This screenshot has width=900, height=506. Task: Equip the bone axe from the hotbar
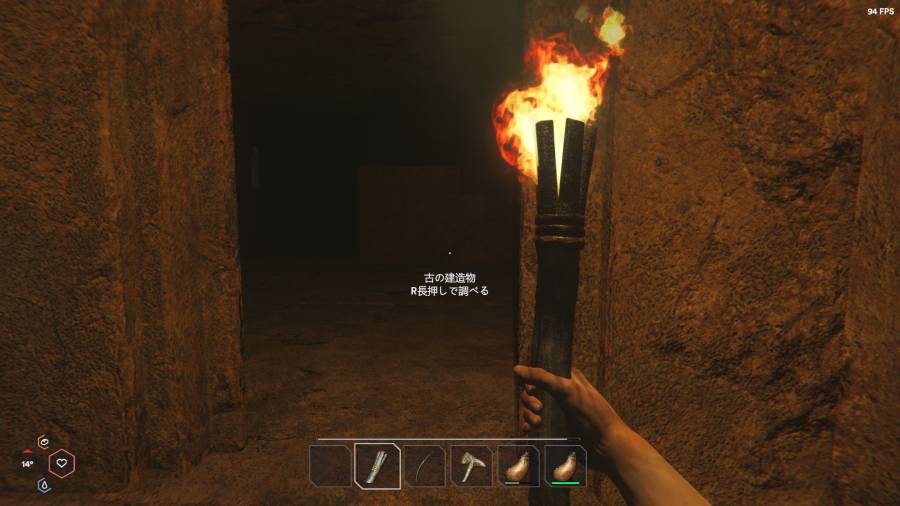click(x=471, y=466)
